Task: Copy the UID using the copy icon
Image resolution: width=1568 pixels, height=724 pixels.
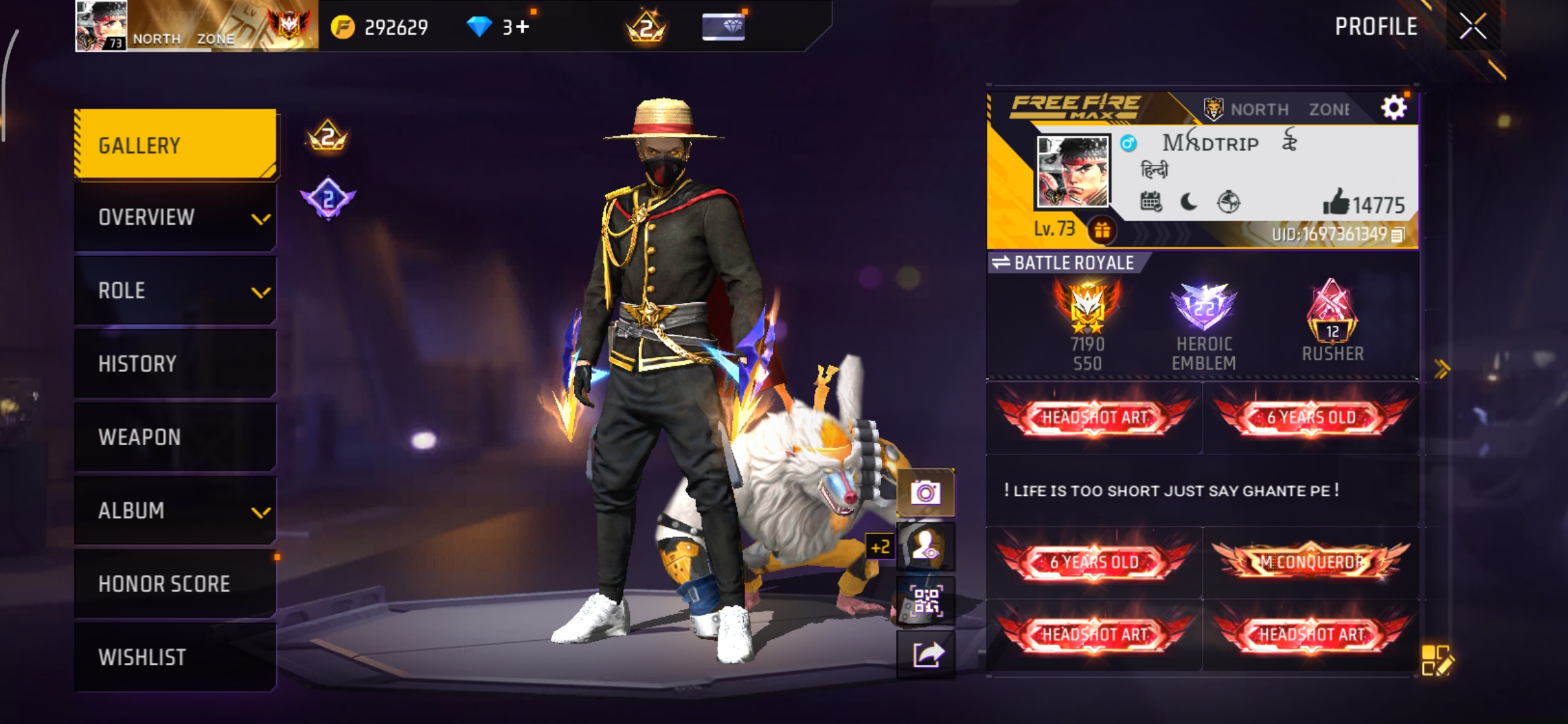Action: click(1398, 235)
